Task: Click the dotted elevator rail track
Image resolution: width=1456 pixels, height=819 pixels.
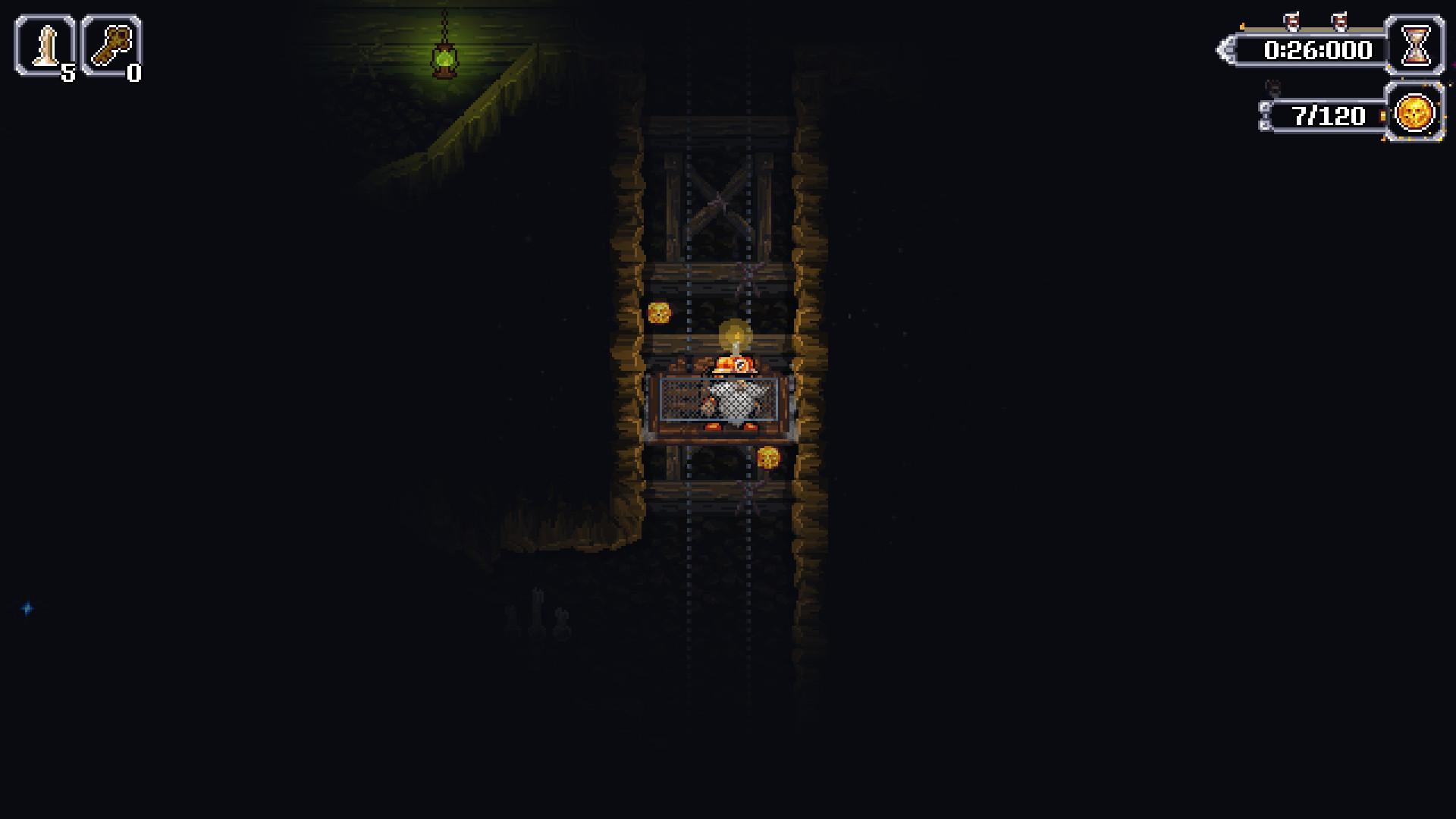Action: point(689,531)
